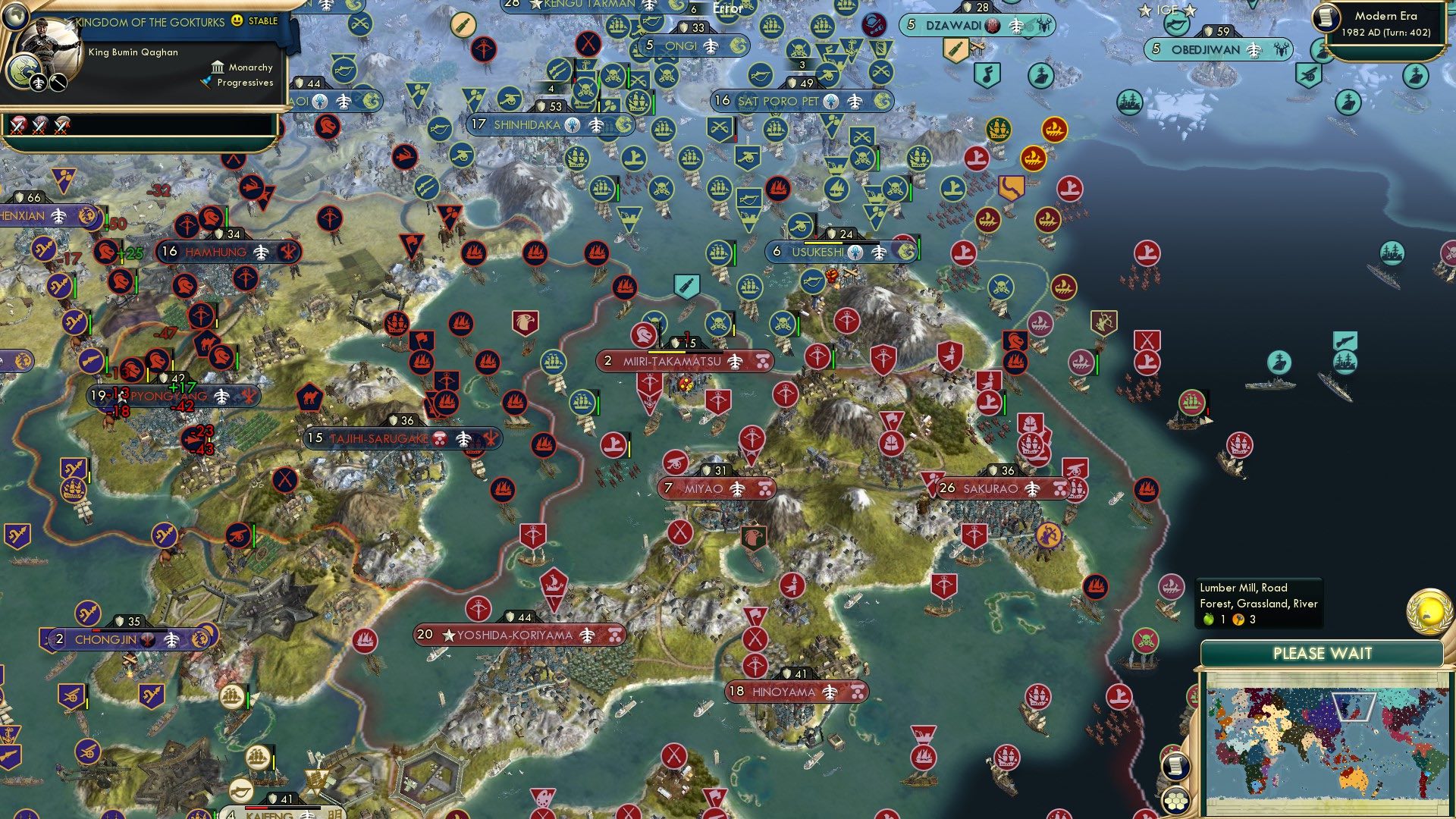The image size is (1456, 819).
Task: Click the Monarchy government icon
Action: click(x=217, y=67)
